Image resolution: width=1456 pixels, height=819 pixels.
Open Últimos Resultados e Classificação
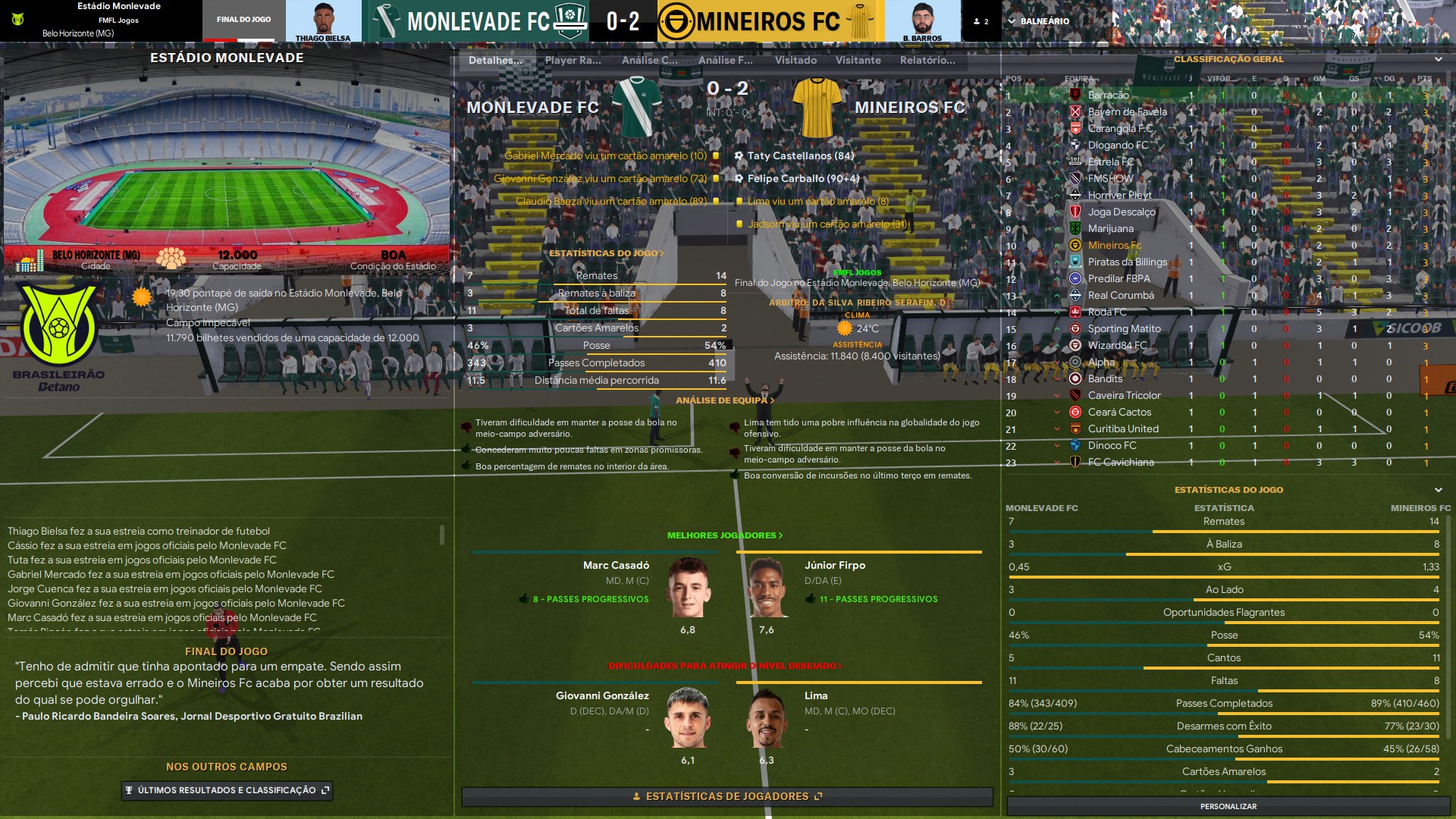pyautogui.click(x=227, y=790)
